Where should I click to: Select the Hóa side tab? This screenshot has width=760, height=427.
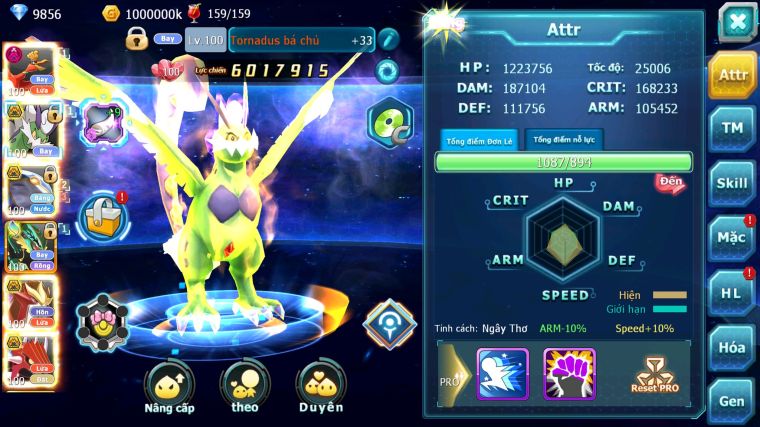pos(732,347)
